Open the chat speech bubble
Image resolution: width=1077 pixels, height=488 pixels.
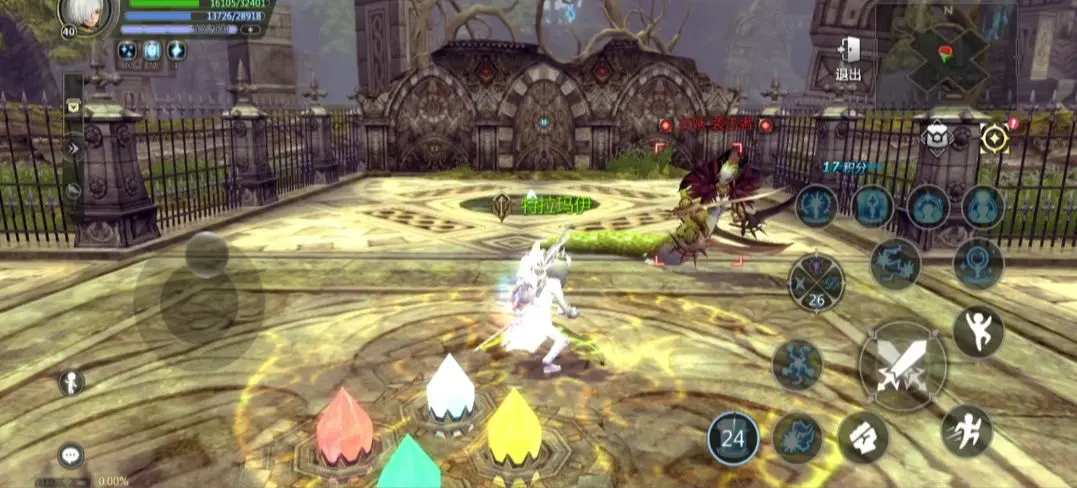(x=71, y=456)
